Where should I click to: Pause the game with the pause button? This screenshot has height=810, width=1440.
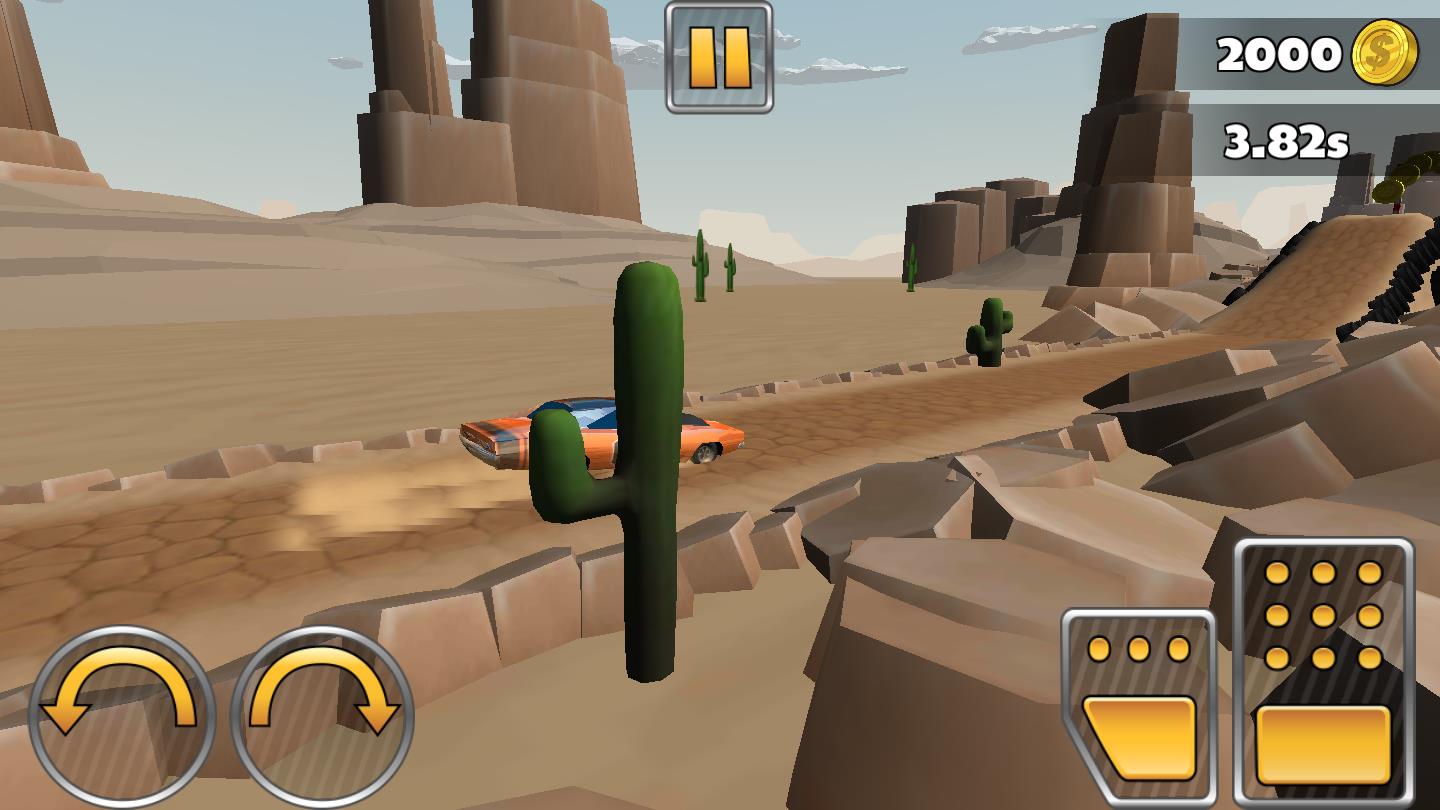tap(719, 57)
